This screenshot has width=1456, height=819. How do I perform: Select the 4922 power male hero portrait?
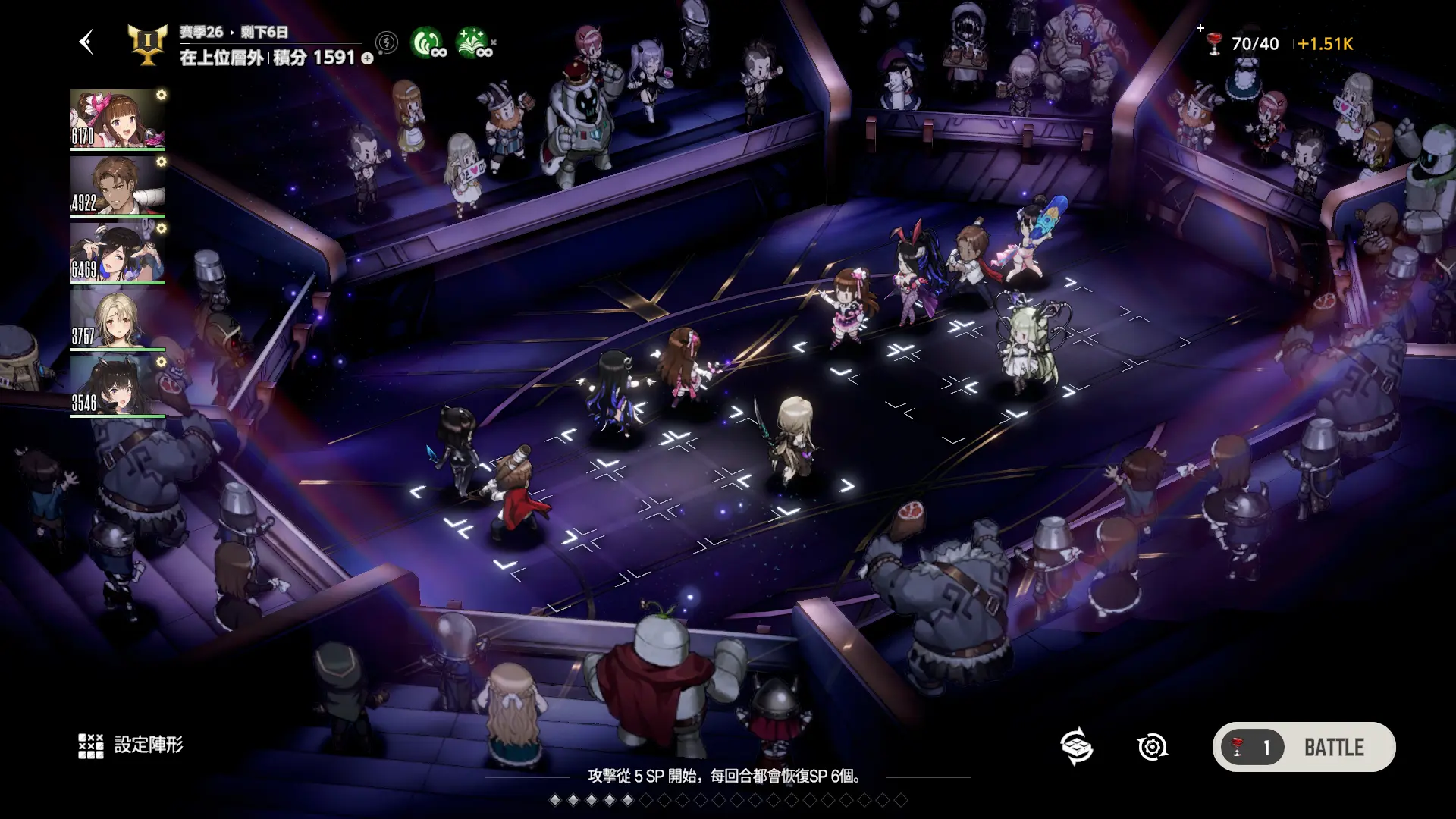pos(118,186)
